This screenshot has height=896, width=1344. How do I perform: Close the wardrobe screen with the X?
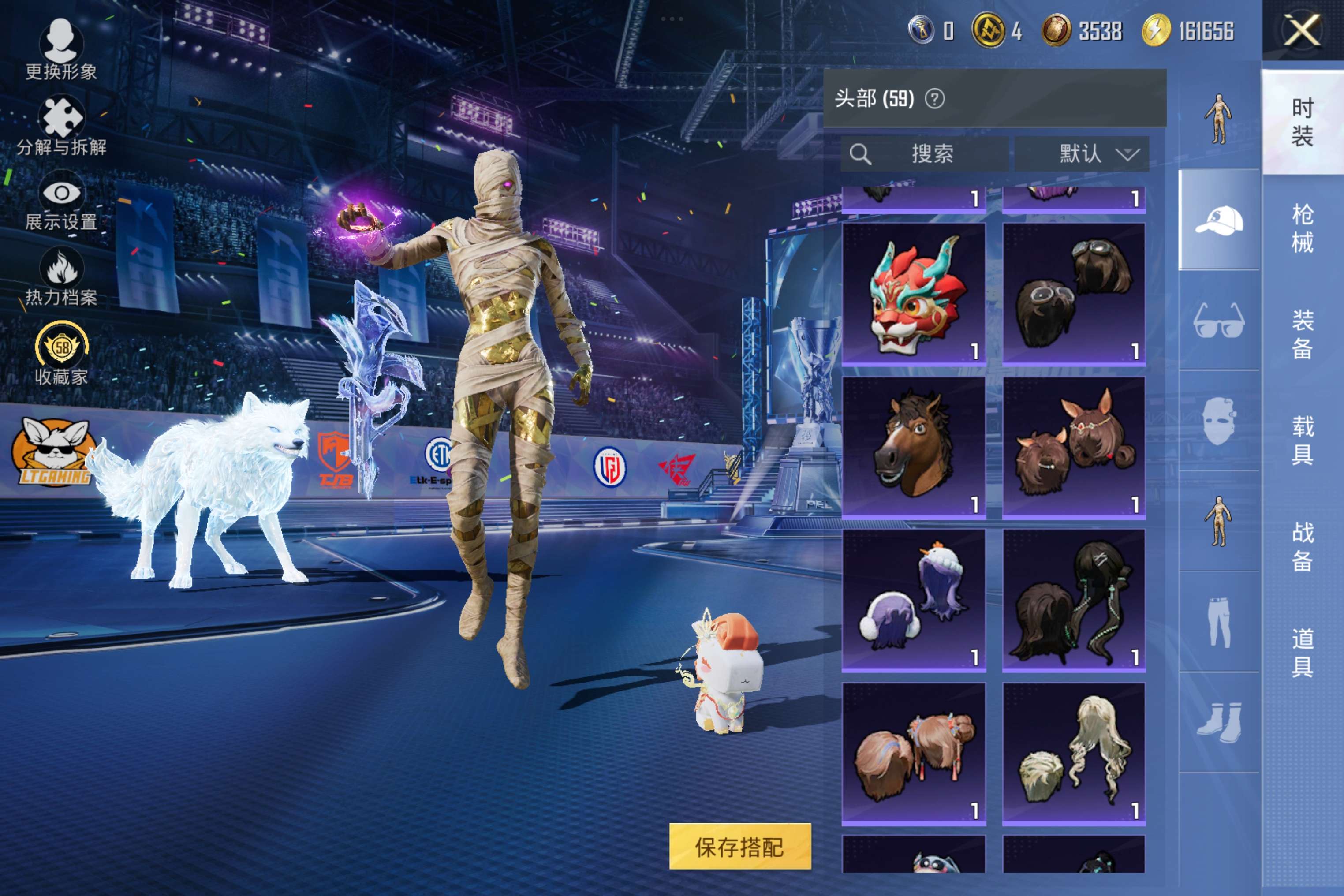point(1302,30)
